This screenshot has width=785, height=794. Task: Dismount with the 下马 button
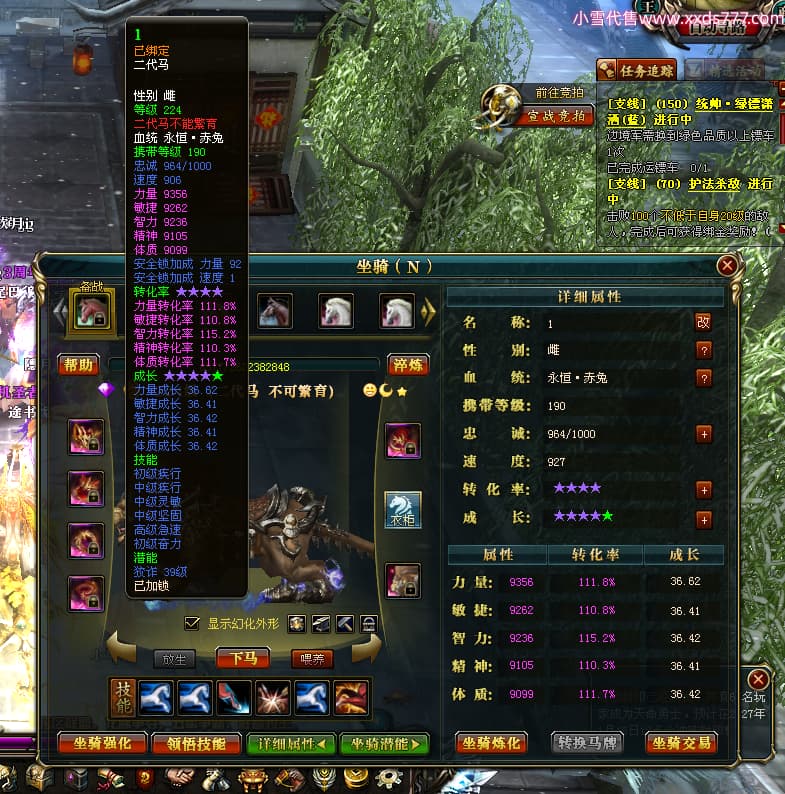click(x=243, y=658)
